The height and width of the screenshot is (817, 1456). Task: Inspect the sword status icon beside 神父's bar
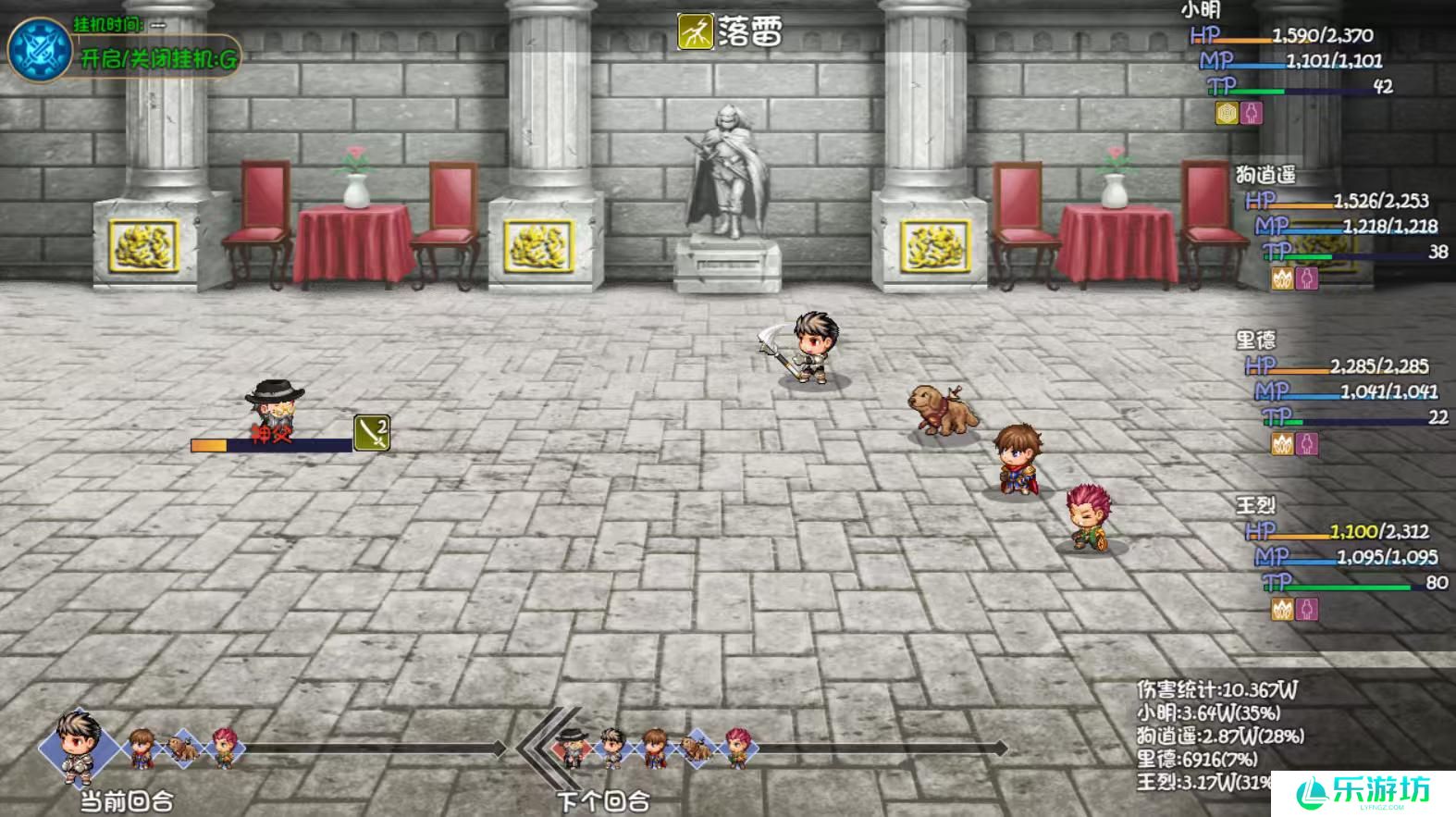(372, 433)
